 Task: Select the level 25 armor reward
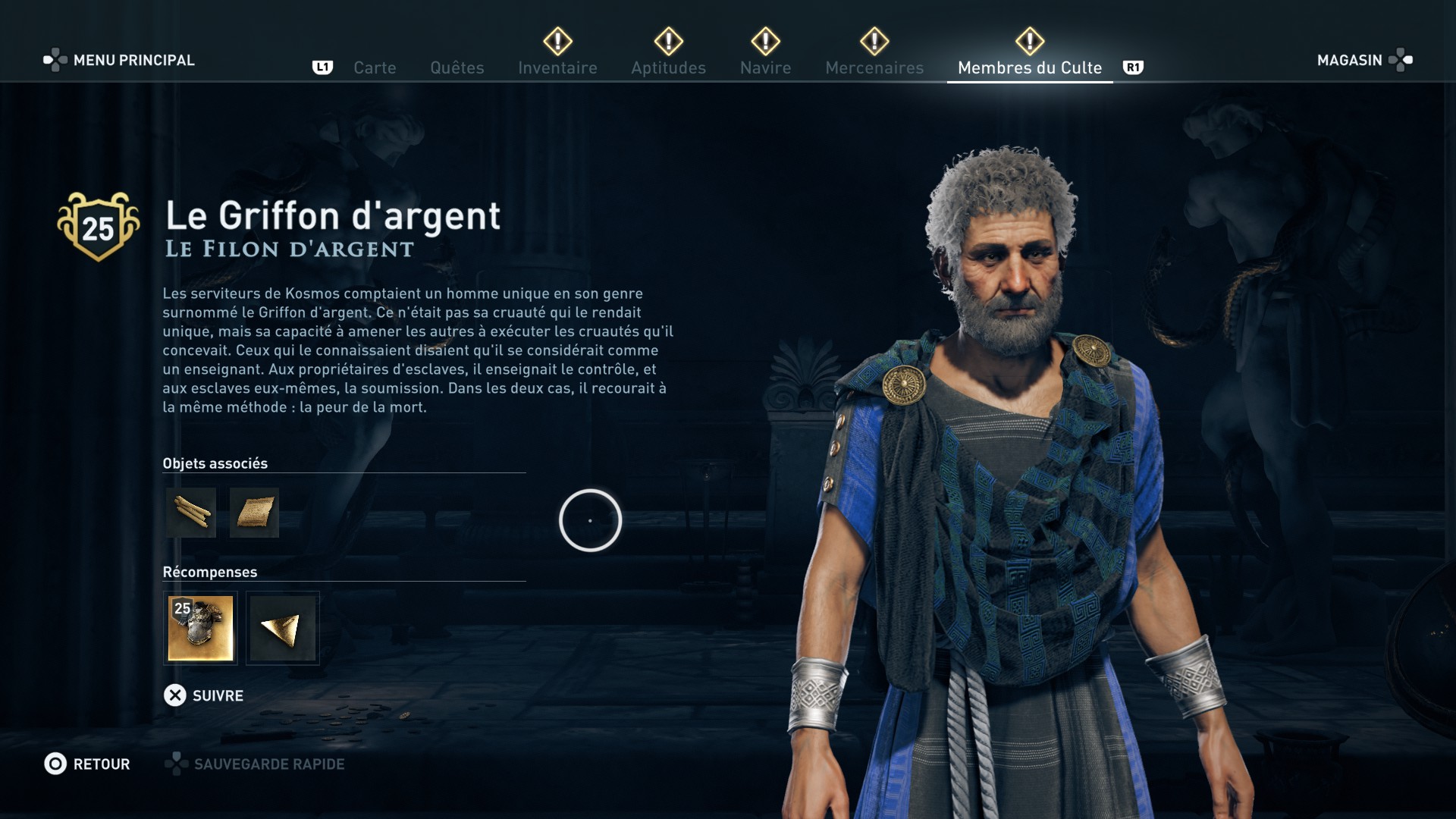tap(200, 628)
